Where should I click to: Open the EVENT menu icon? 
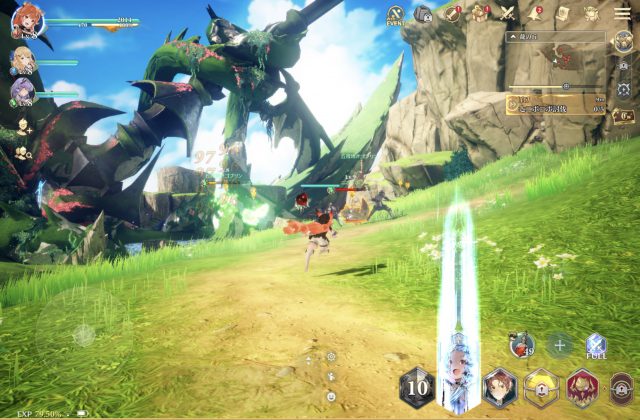click(396, 14)
